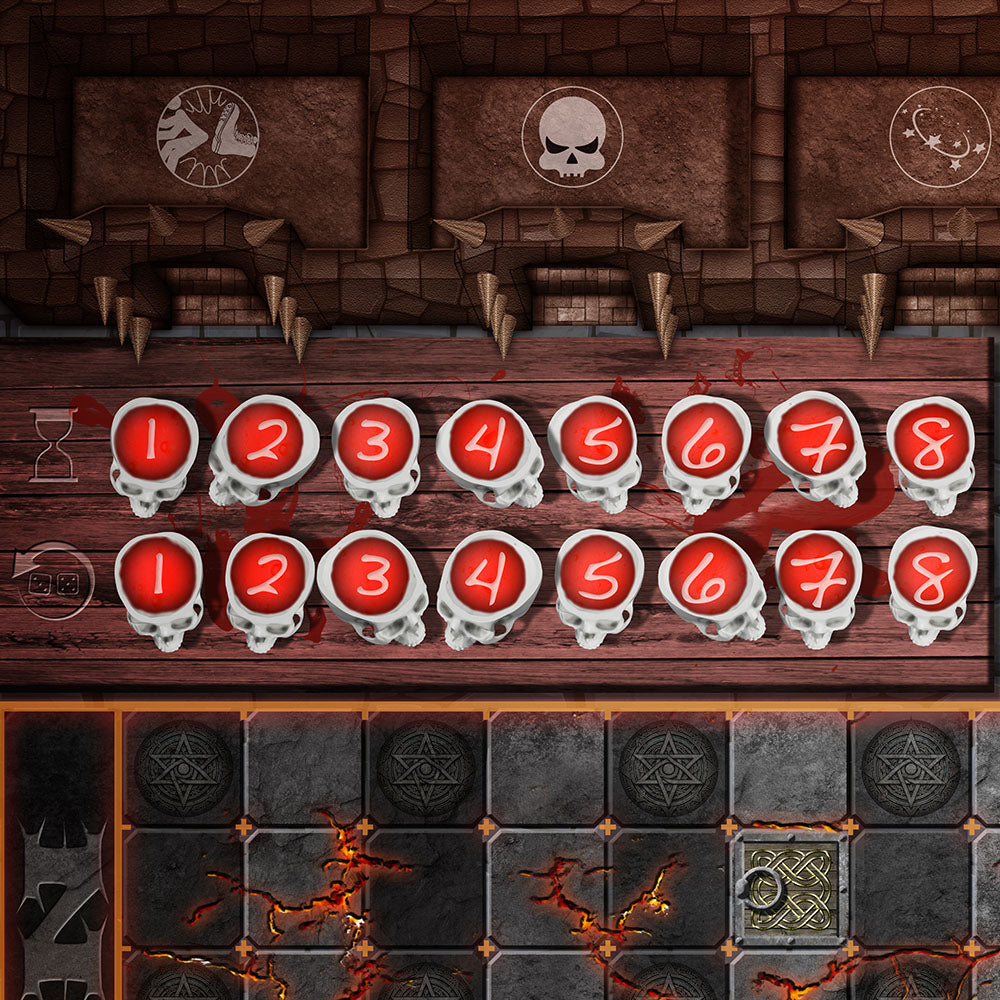
Task: Choose skull 6 in the hourglass row
Action: (x=706, y=441)
